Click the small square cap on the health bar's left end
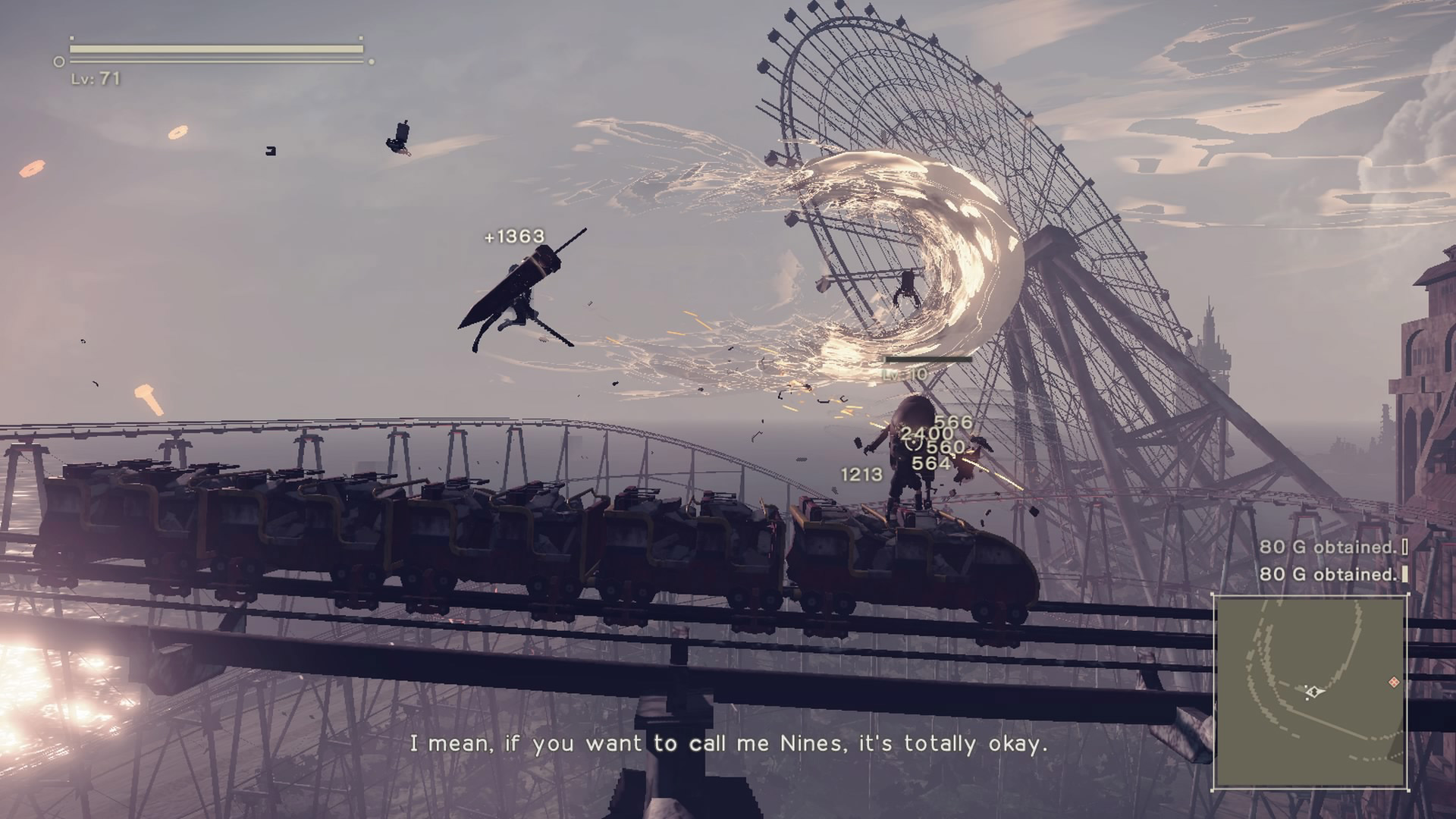The height and width of the screenshot is (819, 1456). (x=72, y=38)
